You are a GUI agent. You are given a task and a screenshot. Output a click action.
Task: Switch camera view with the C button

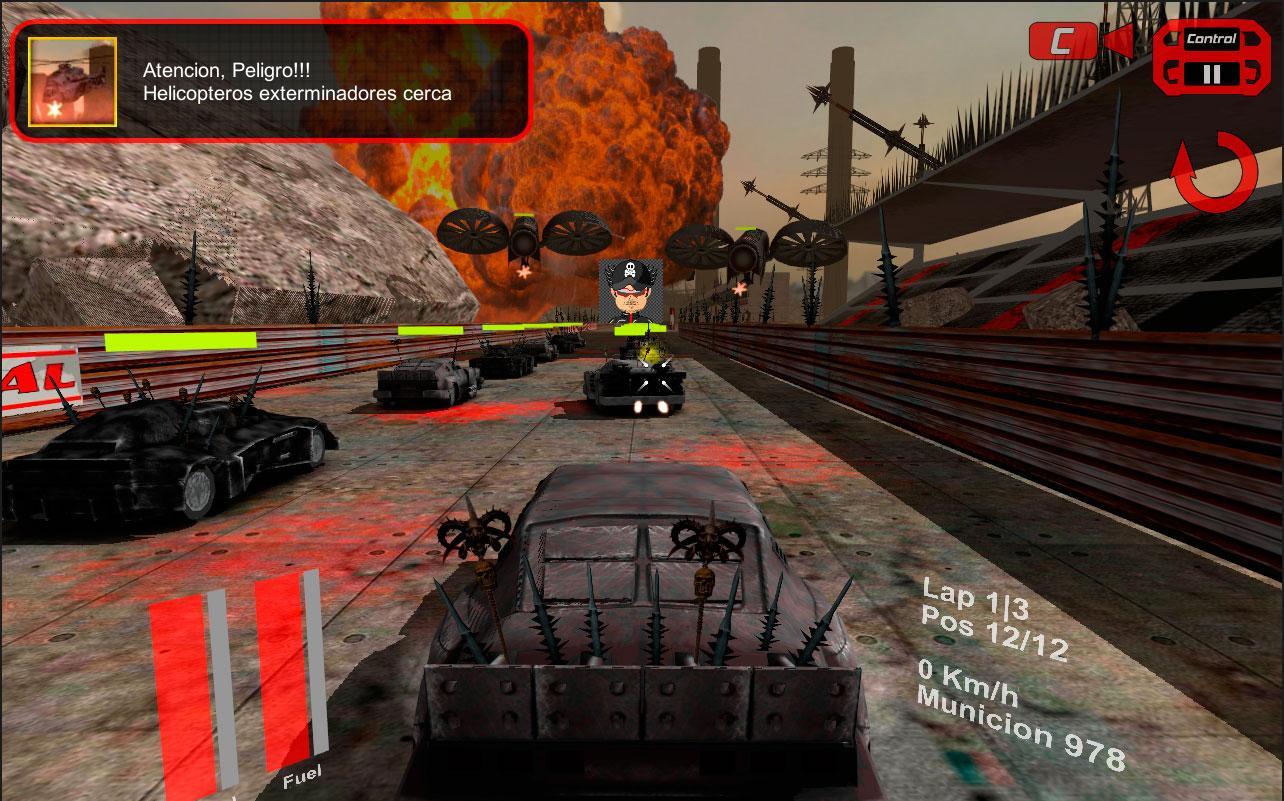(1062, 41)
